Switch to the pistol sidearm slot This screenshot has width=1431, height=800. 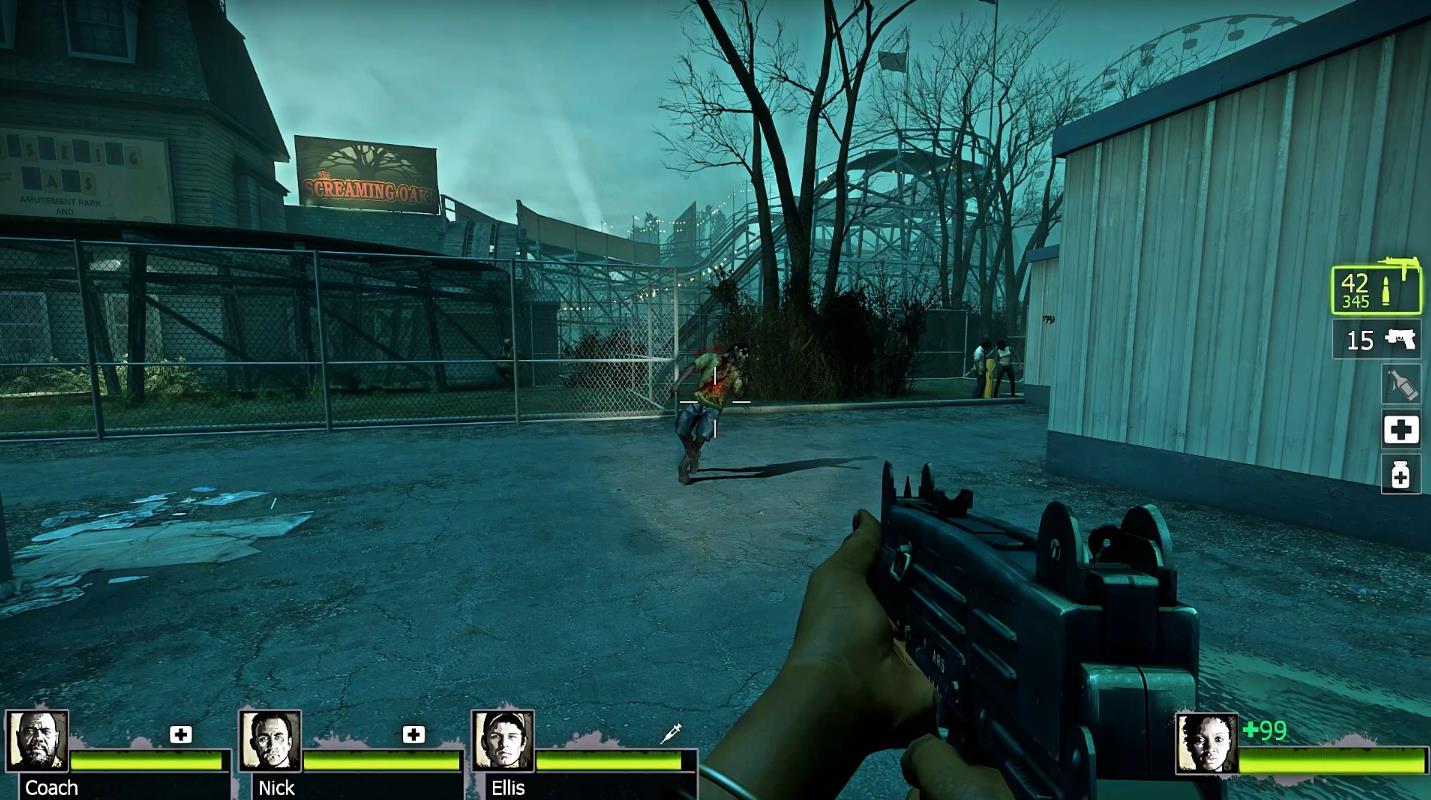coord(1377,340)
